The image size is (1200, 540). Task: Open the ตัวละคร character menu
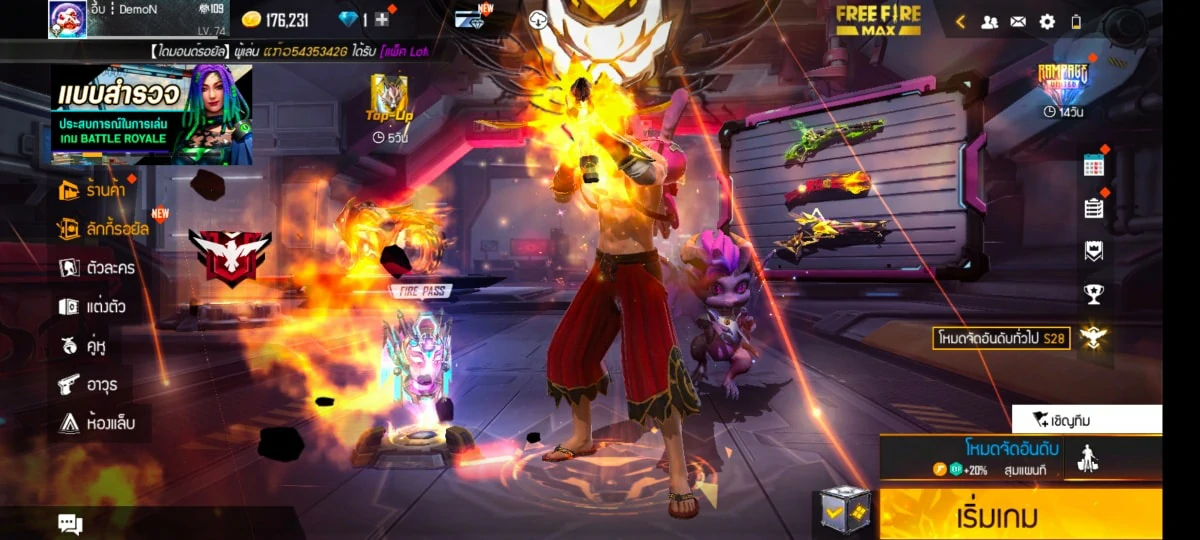click(97, 268)
